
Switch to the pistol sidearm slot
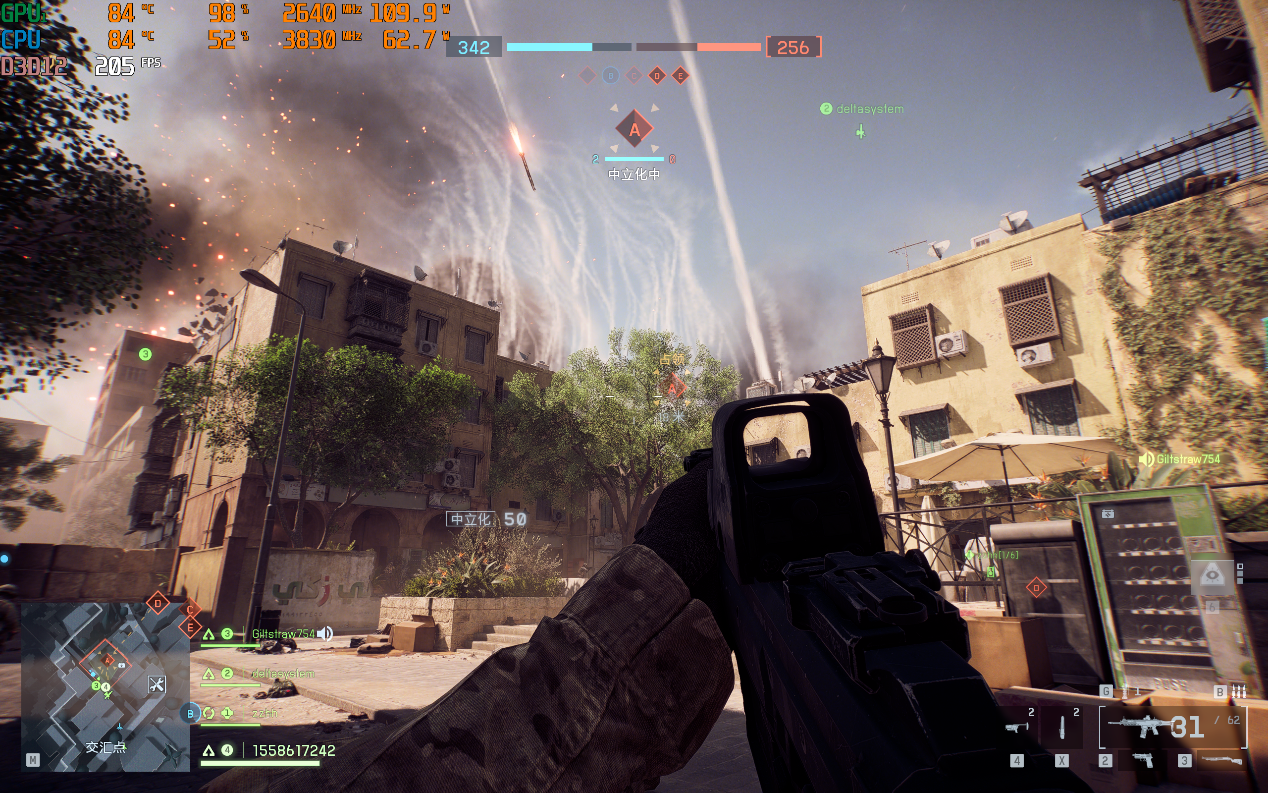coord(1141,760)
